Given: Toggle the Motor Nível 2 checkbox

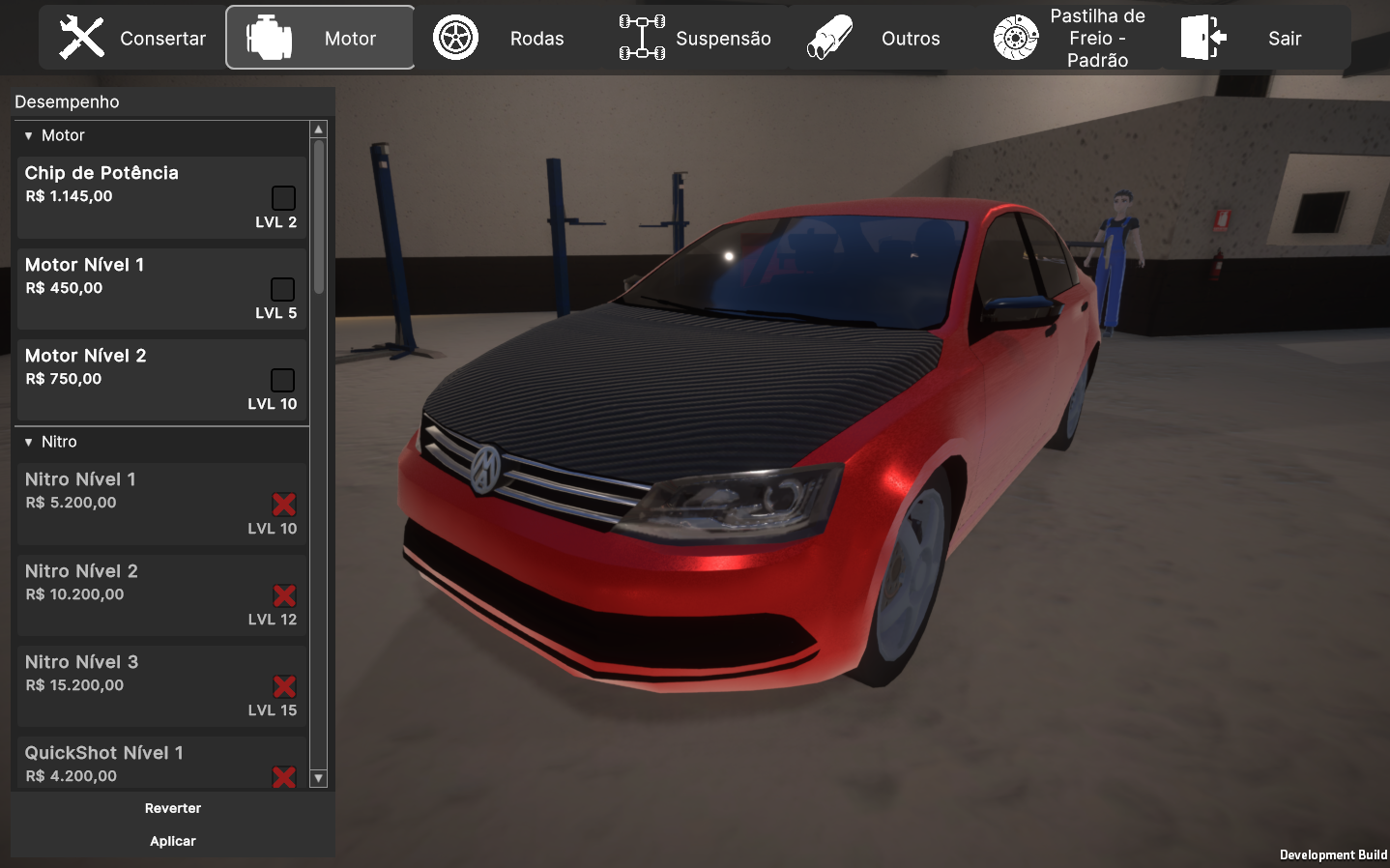Looking at the screenshot, I should click(x=282, y=380).
